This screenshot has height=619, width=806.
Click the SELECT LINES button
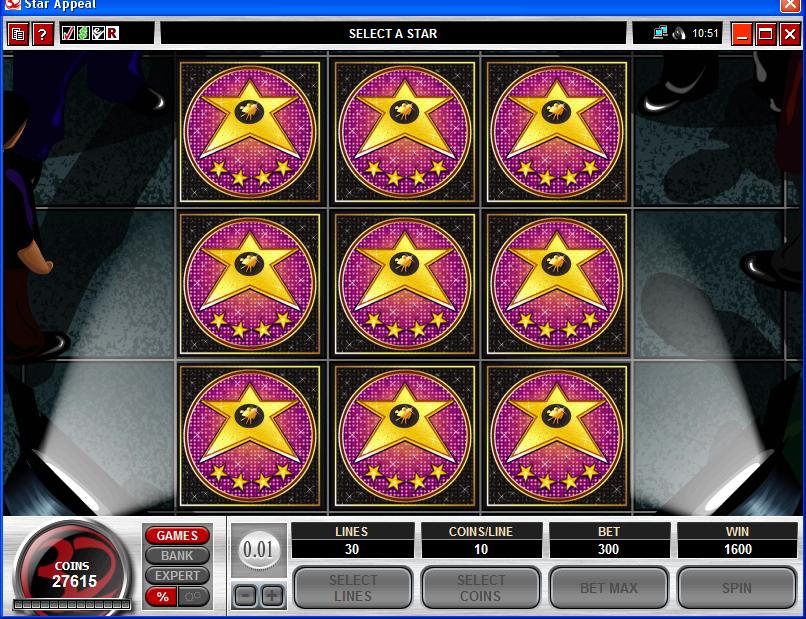point(353,588)
